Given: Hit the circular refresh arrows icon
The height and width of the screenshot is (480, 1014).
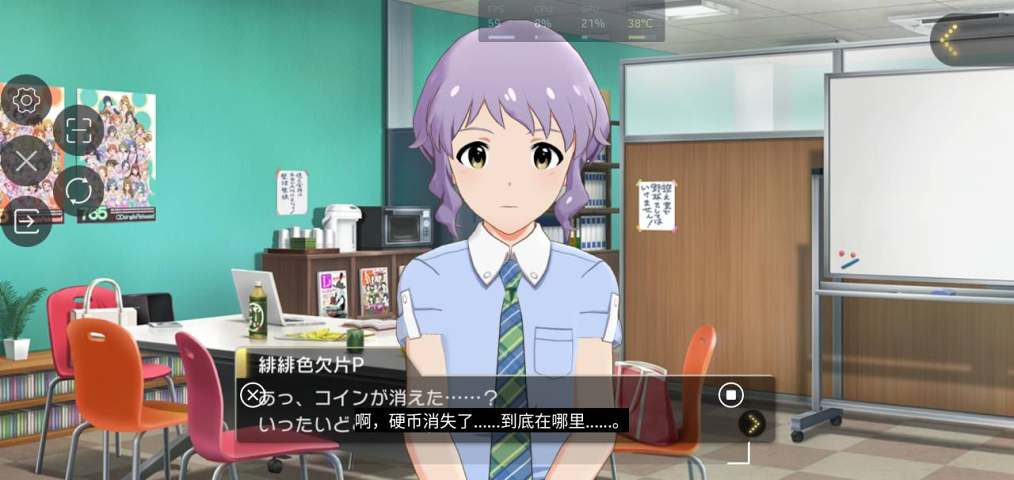Looking at the screenshot, I should click(78, 190).
